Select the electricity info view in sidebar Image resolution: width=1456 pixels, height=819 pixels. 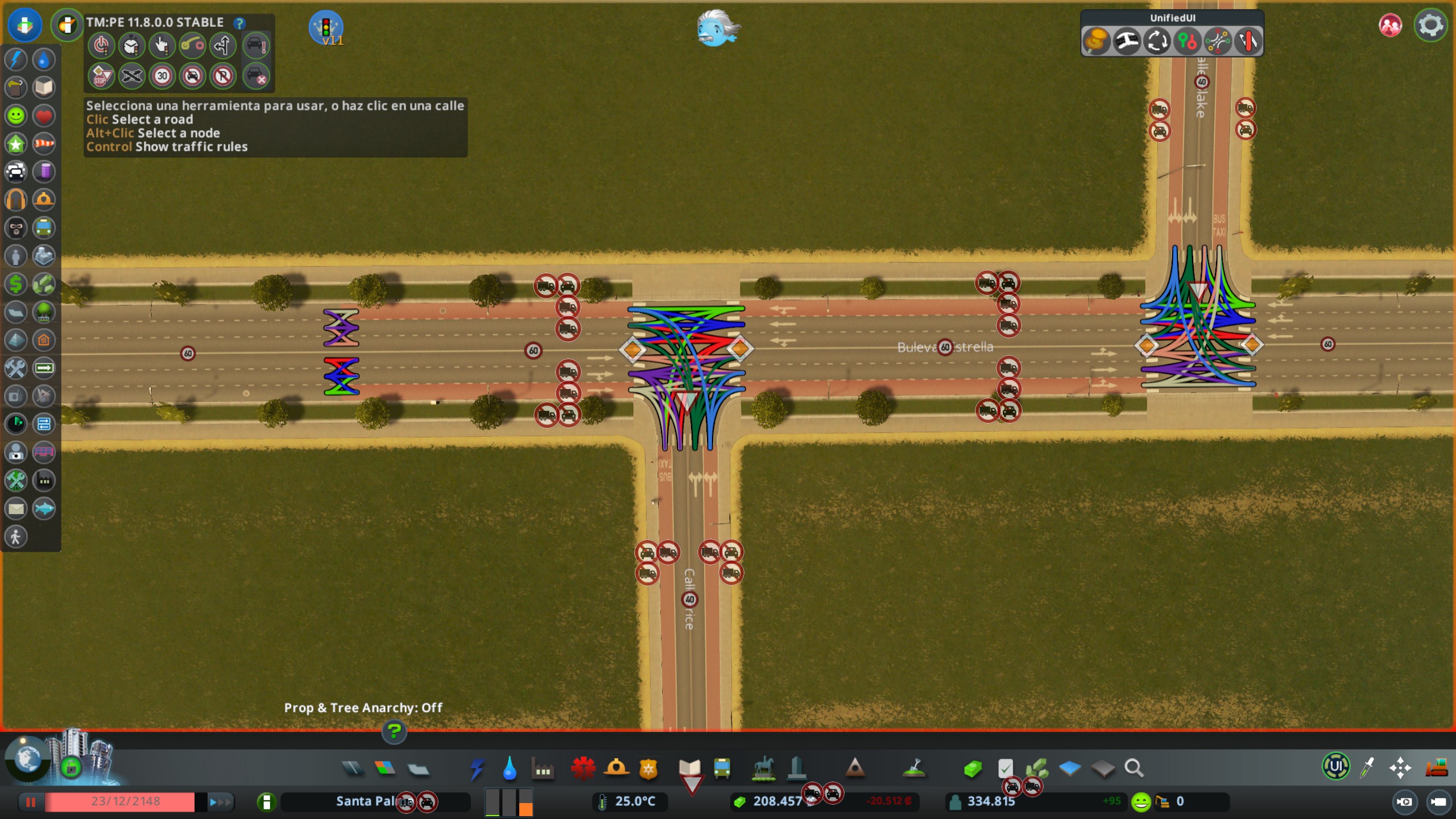(x=16, y=59)
